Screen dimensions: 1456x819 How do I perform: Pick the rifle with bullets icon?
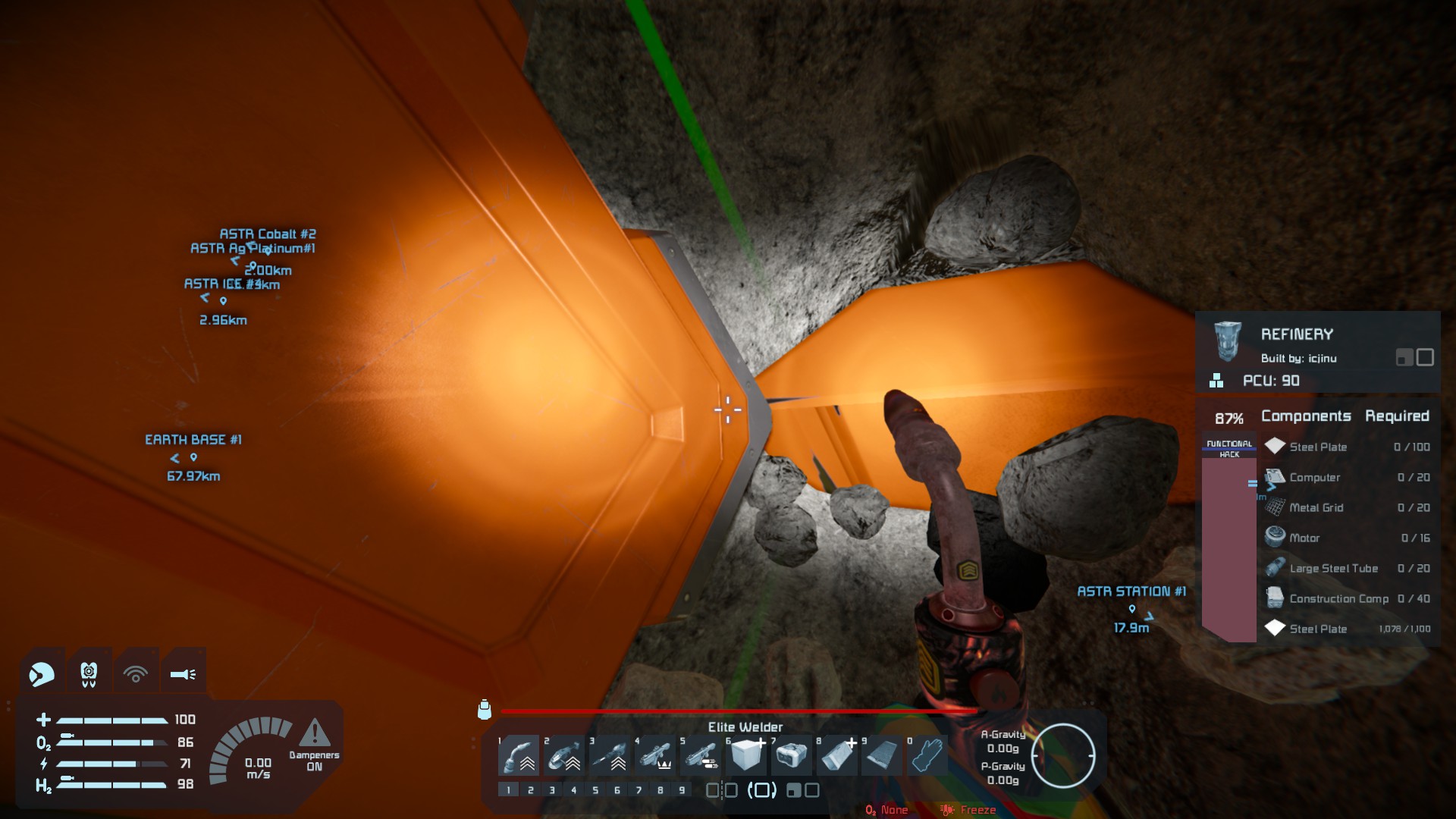[701, 755]
